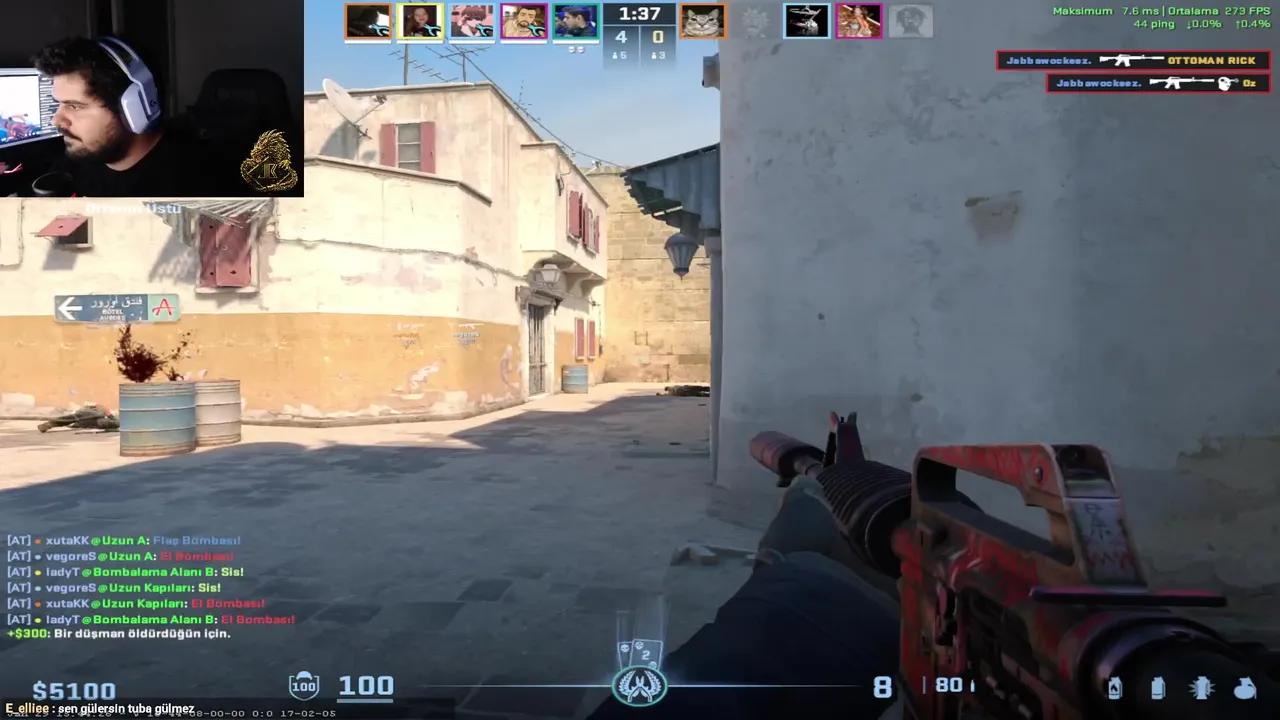Select the second player avatar on the CT team
The height and width of the screenshot is (720, 1280).
420,21
